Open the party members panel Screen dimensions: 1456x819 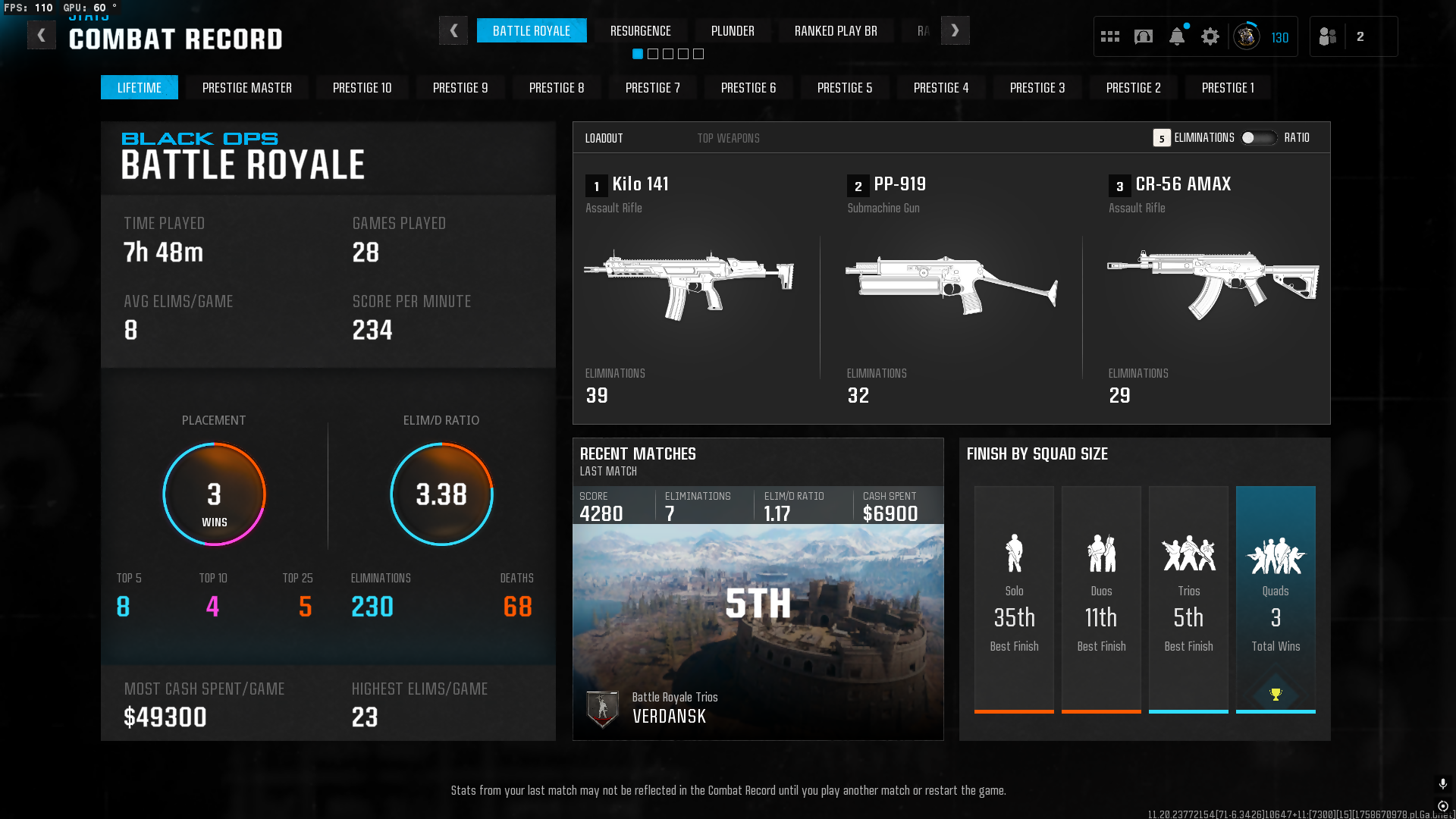[x=1328, y=36]
